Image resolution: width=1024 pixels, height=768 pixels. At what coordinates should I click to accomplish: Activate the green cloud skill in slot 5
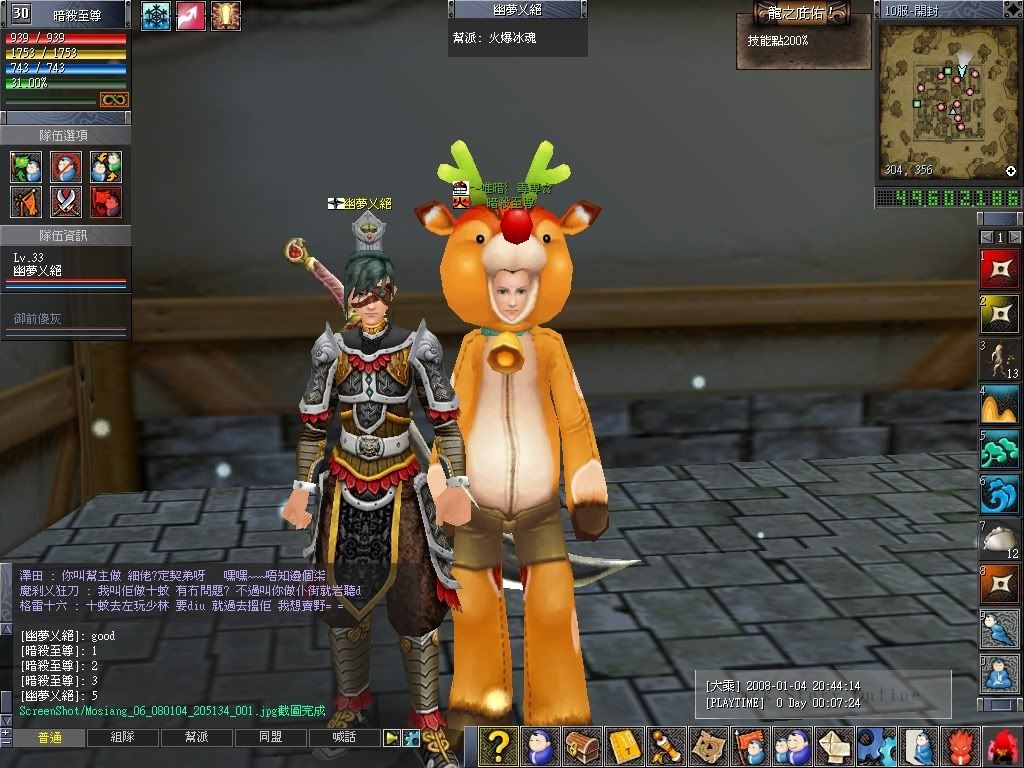pos(1000,449)
